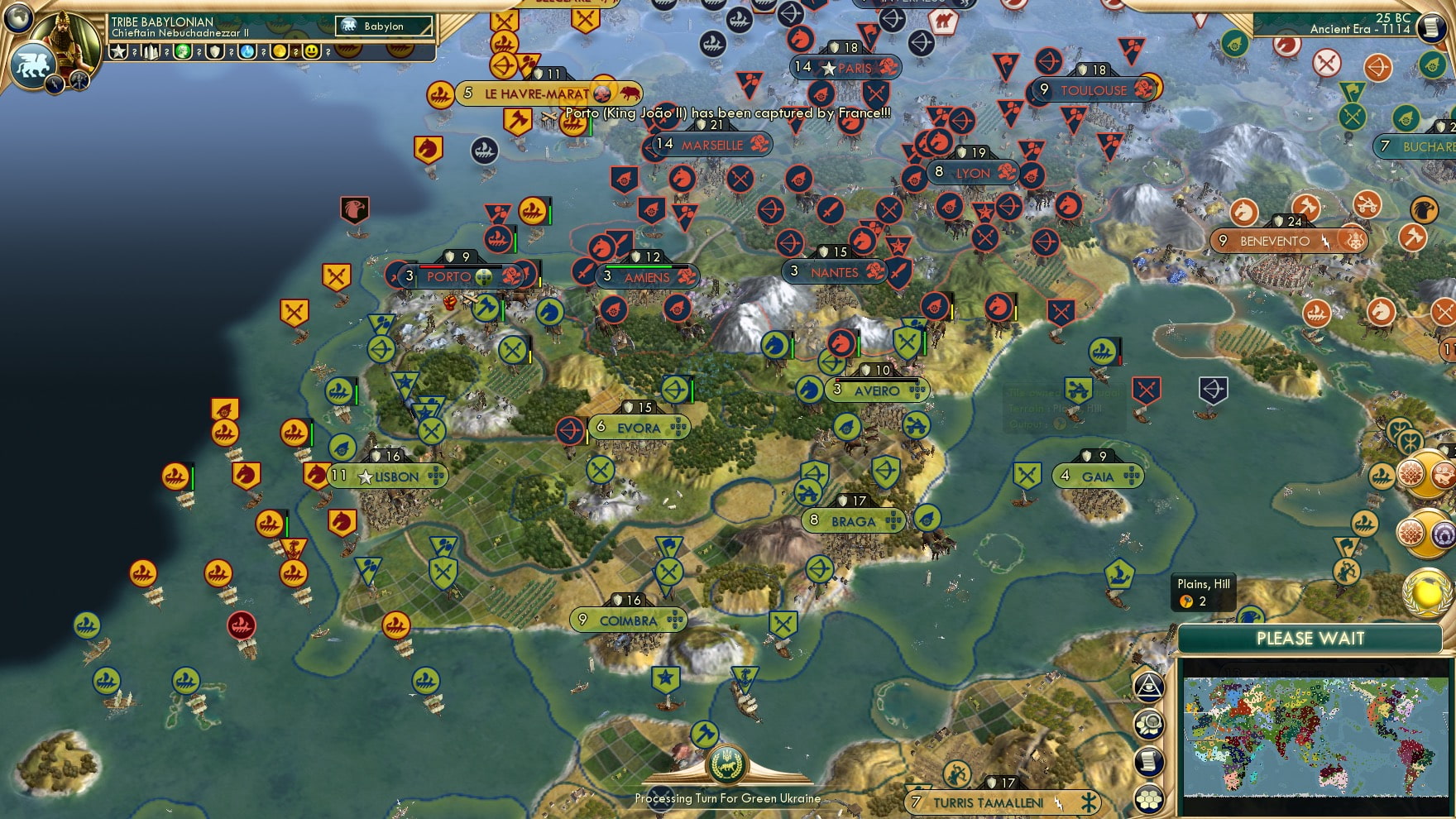Toggle the hex grid overlay button beside the minimap
The height and width of the screenshot is (819, 1456).
click(x=1149, y=798)
